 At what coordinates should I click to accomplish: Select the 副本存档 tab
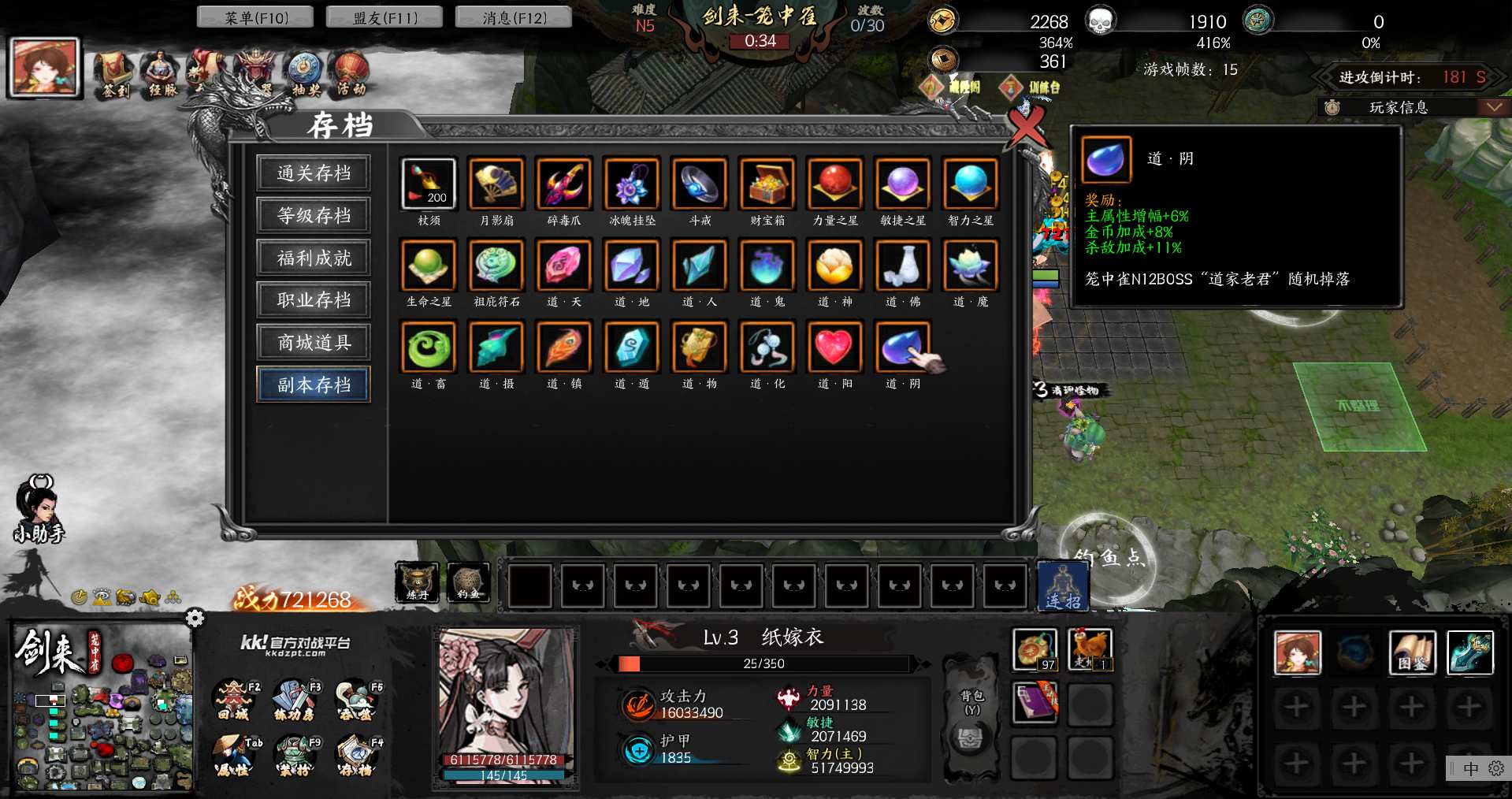tap(314, 385)
